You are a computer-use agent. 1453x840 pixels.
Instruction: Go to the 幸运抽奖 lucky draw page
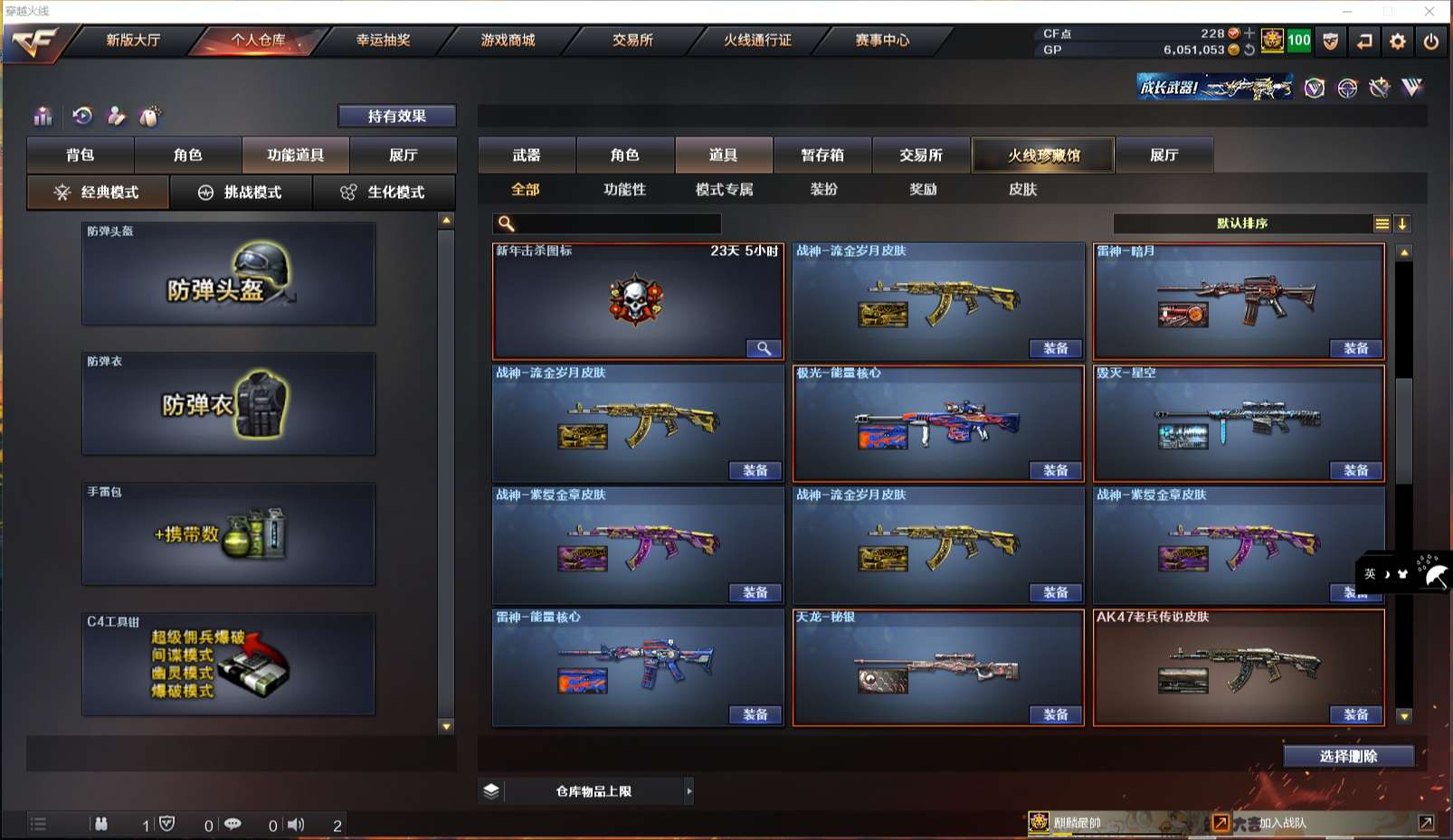coord(383,41)
